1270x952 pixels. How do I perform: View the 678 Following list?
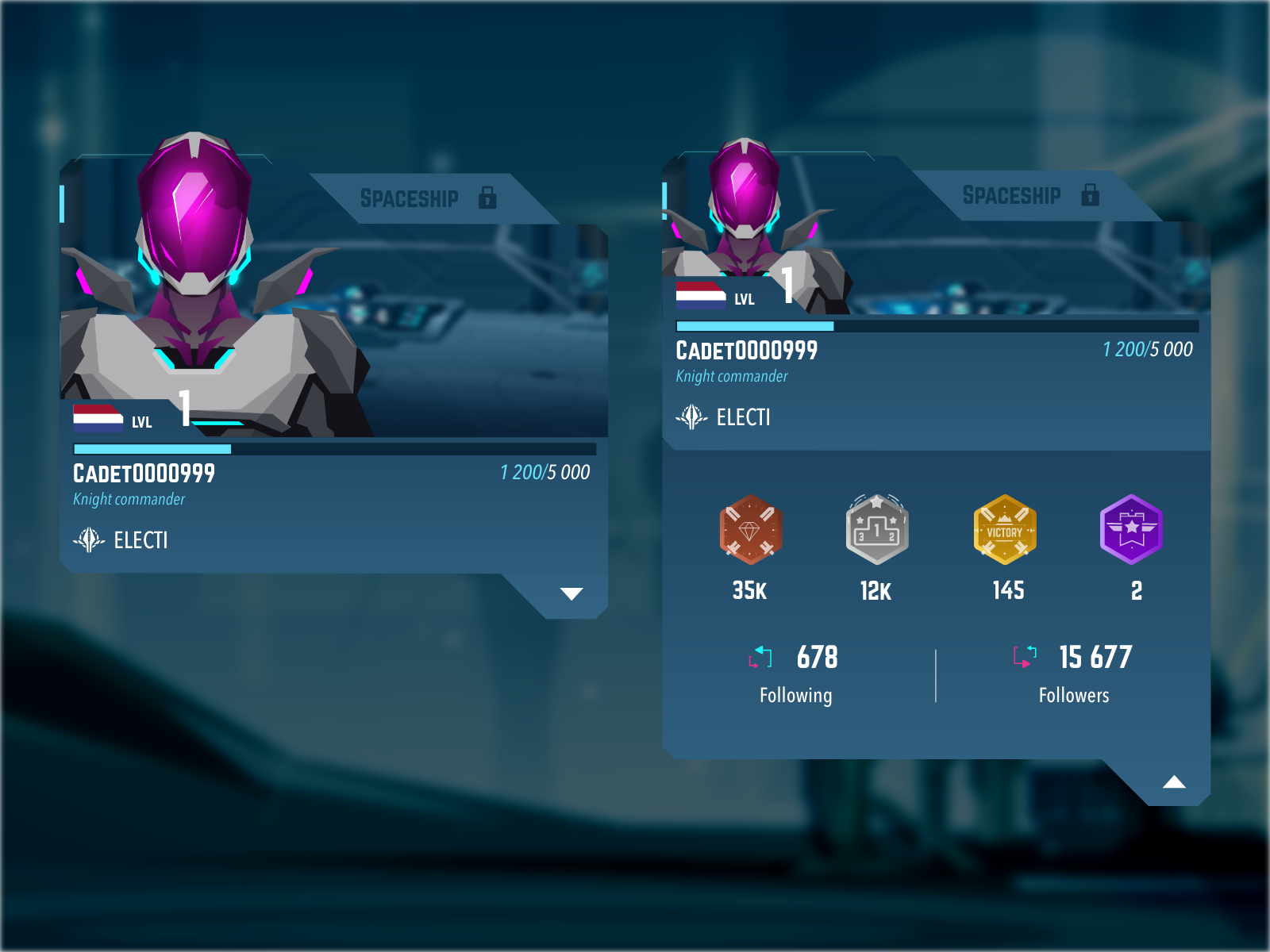(795, 674)
